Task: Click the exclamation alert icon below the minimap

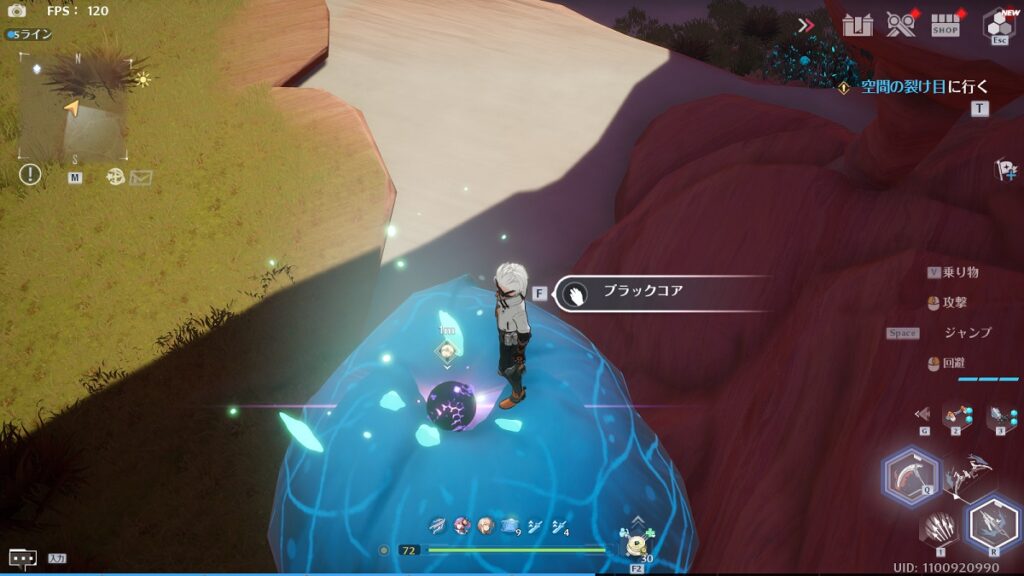Action: (30, 175)
